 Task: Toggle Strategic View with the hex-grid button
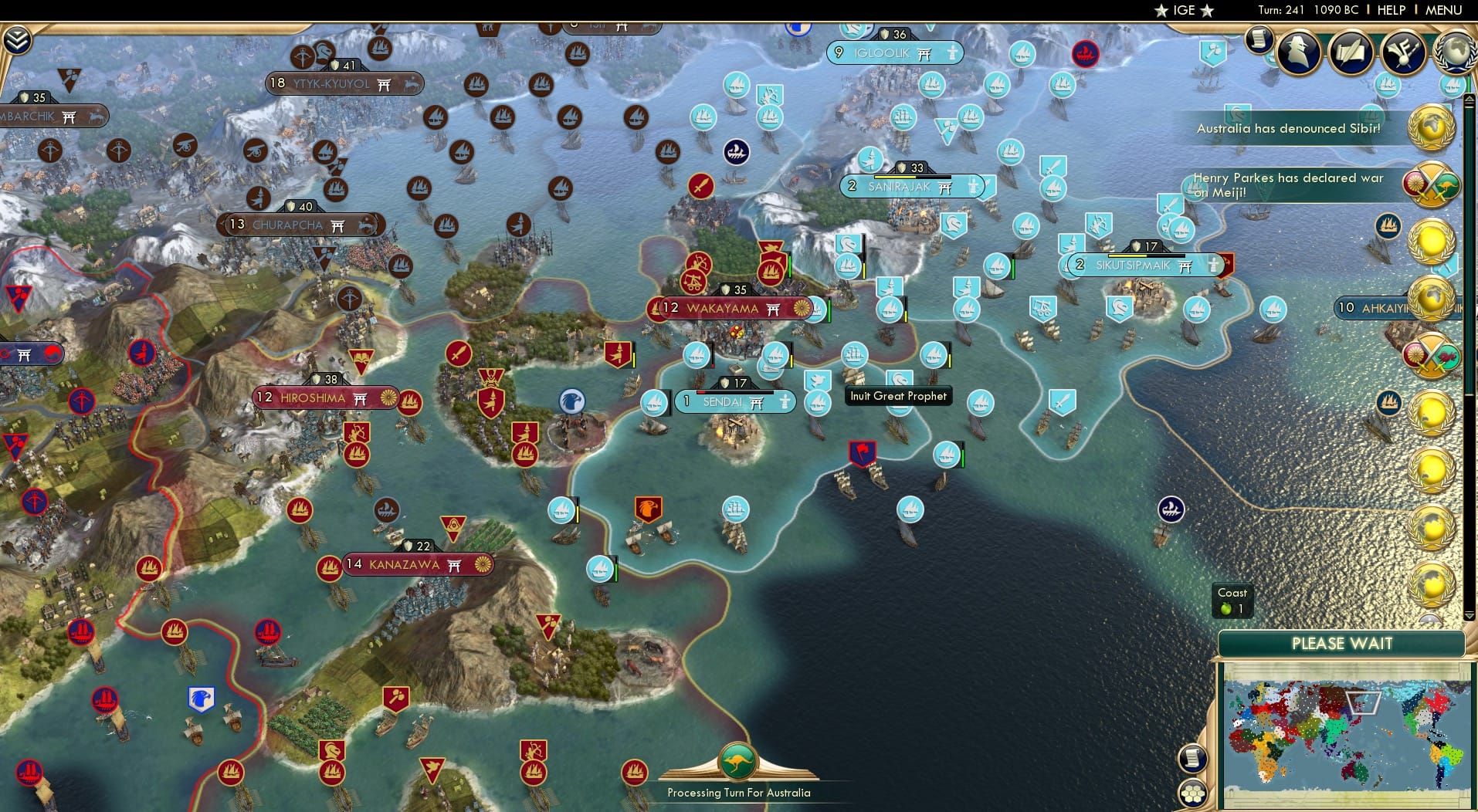pos(1192,792)
